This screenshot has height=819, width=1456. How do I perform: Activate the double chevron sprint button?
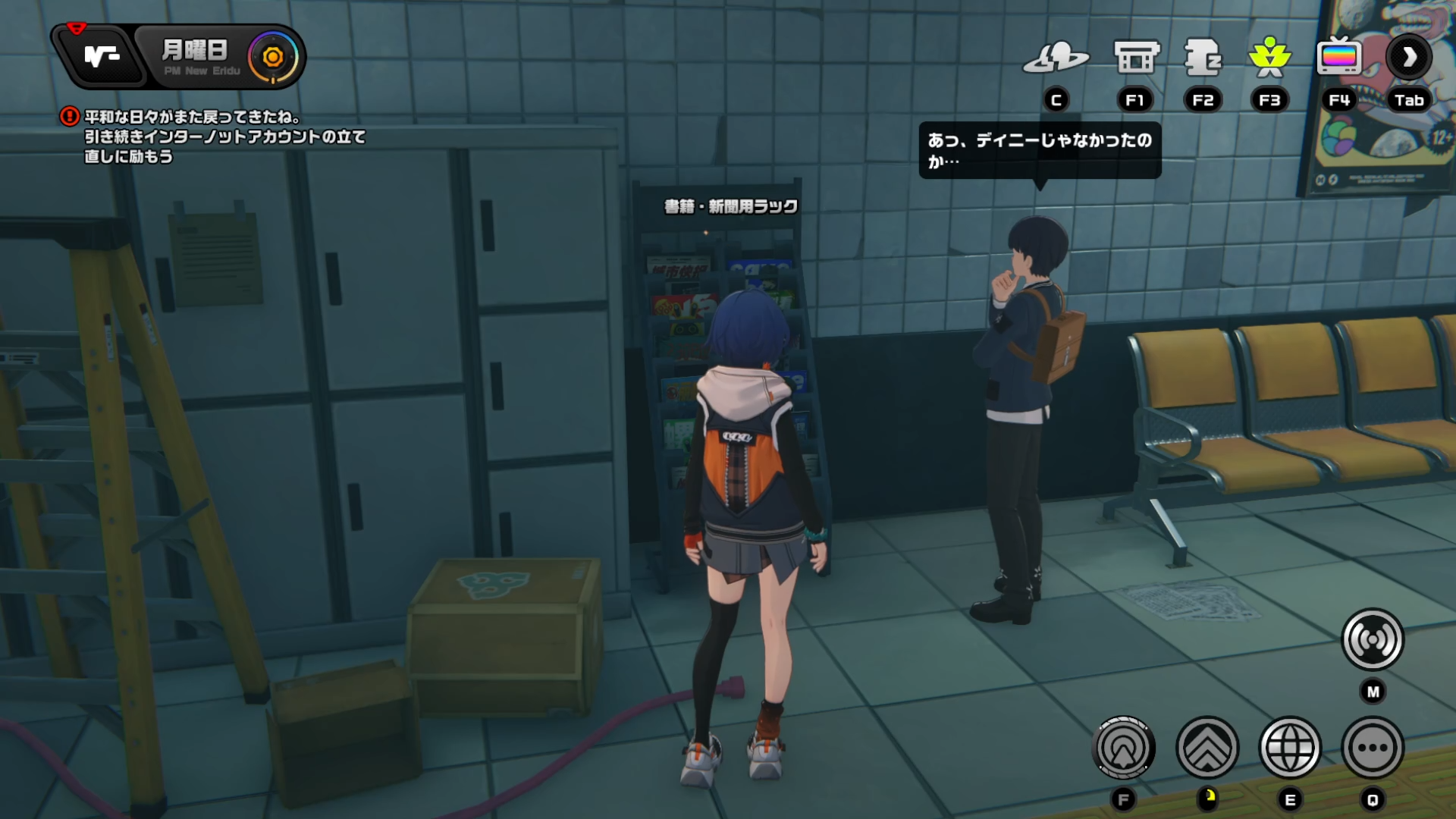click(1207, 748)
